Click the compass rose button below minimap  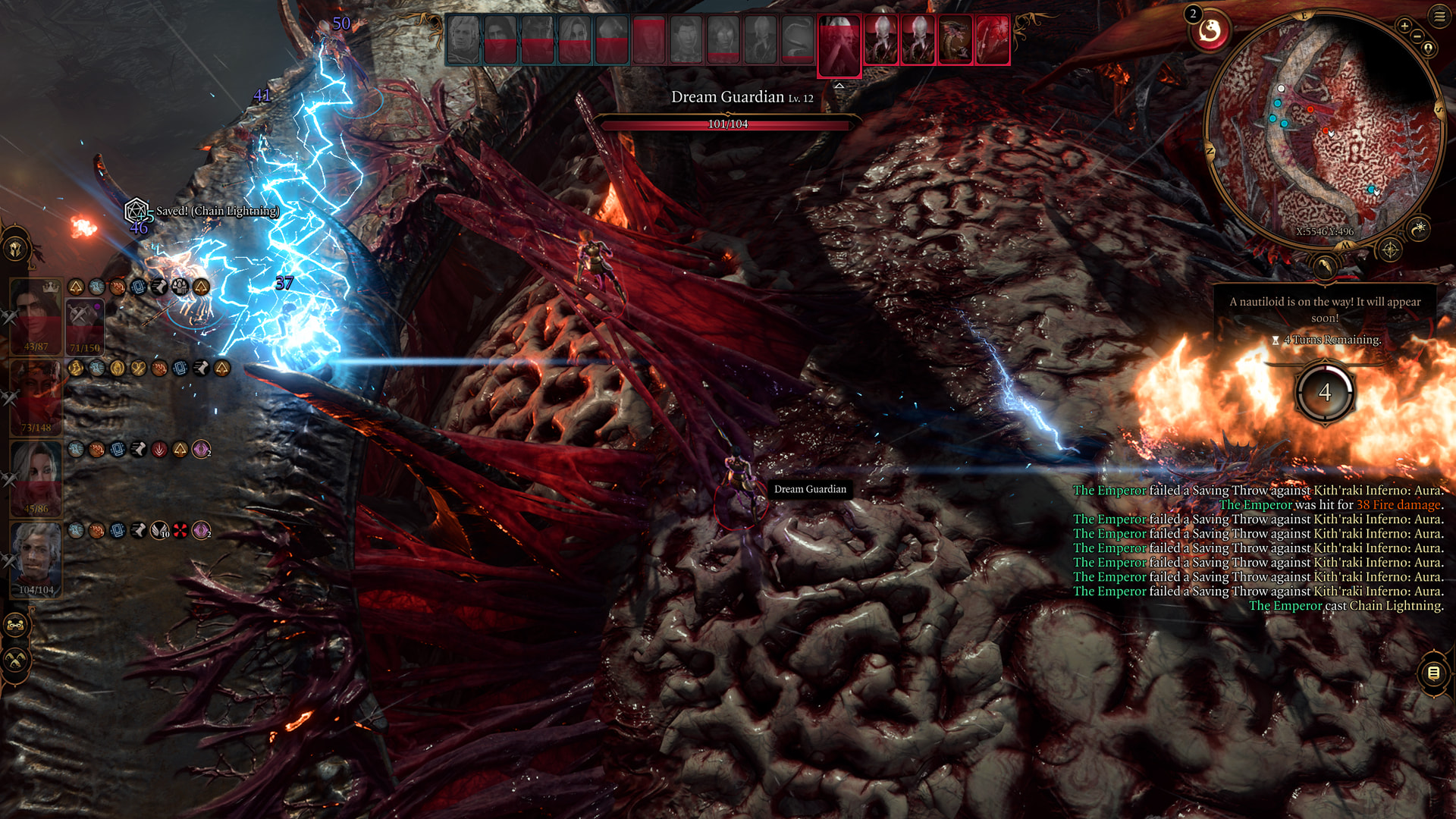tap(1390, 249)
